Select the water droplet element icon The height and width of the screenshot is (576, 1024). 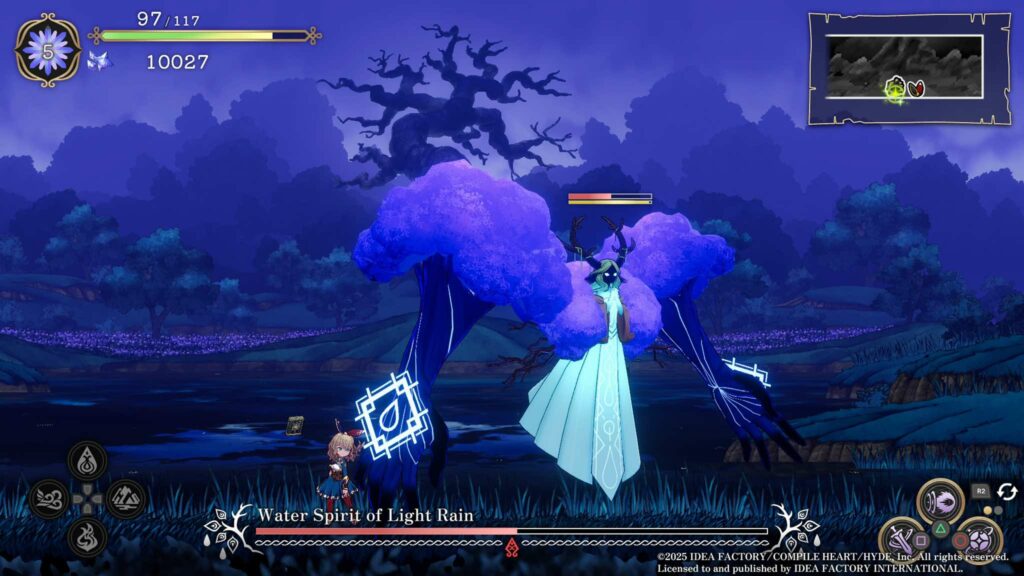point(87,461)
